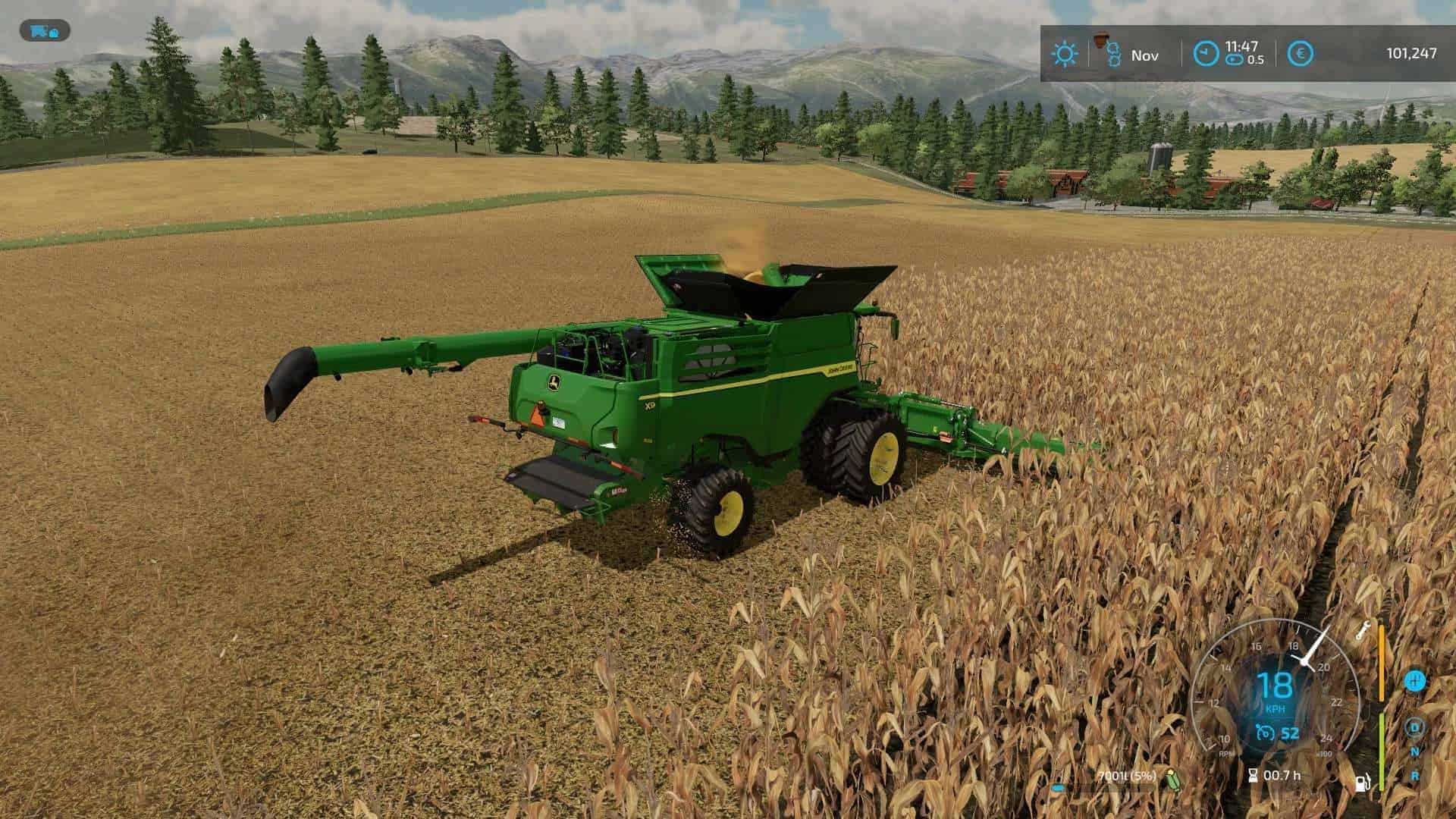Select the season calendar icon beside Nov
Screen dimensions: 1456x819
tap(1105, 50)
